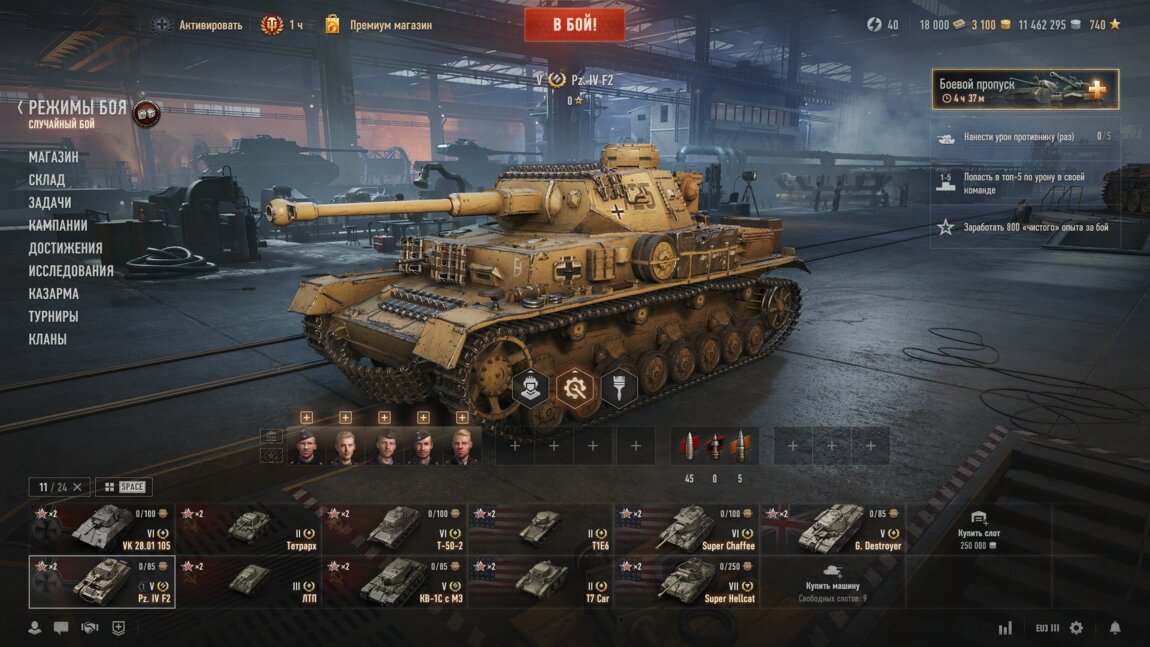
Task: Open the КАЗАРМА barracks
Action: 54,294
